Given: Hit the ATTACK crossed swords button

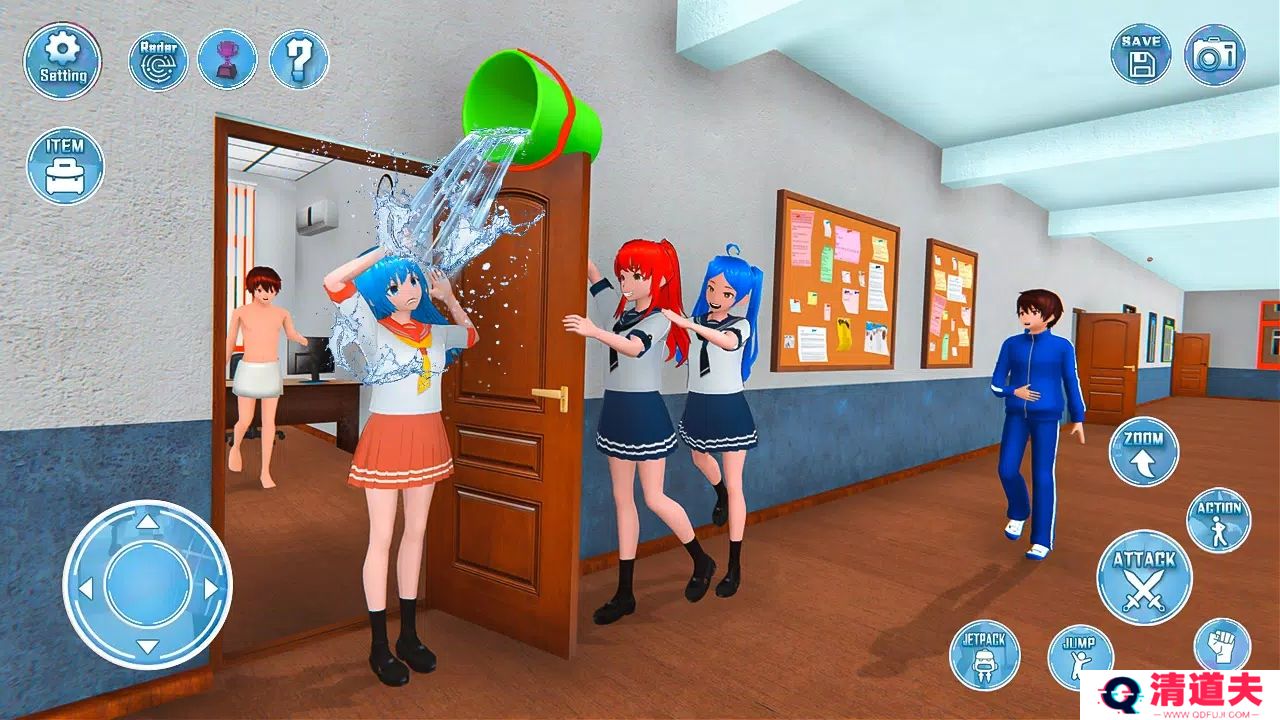Looking at the screenshot, I should coord(1144,578).
